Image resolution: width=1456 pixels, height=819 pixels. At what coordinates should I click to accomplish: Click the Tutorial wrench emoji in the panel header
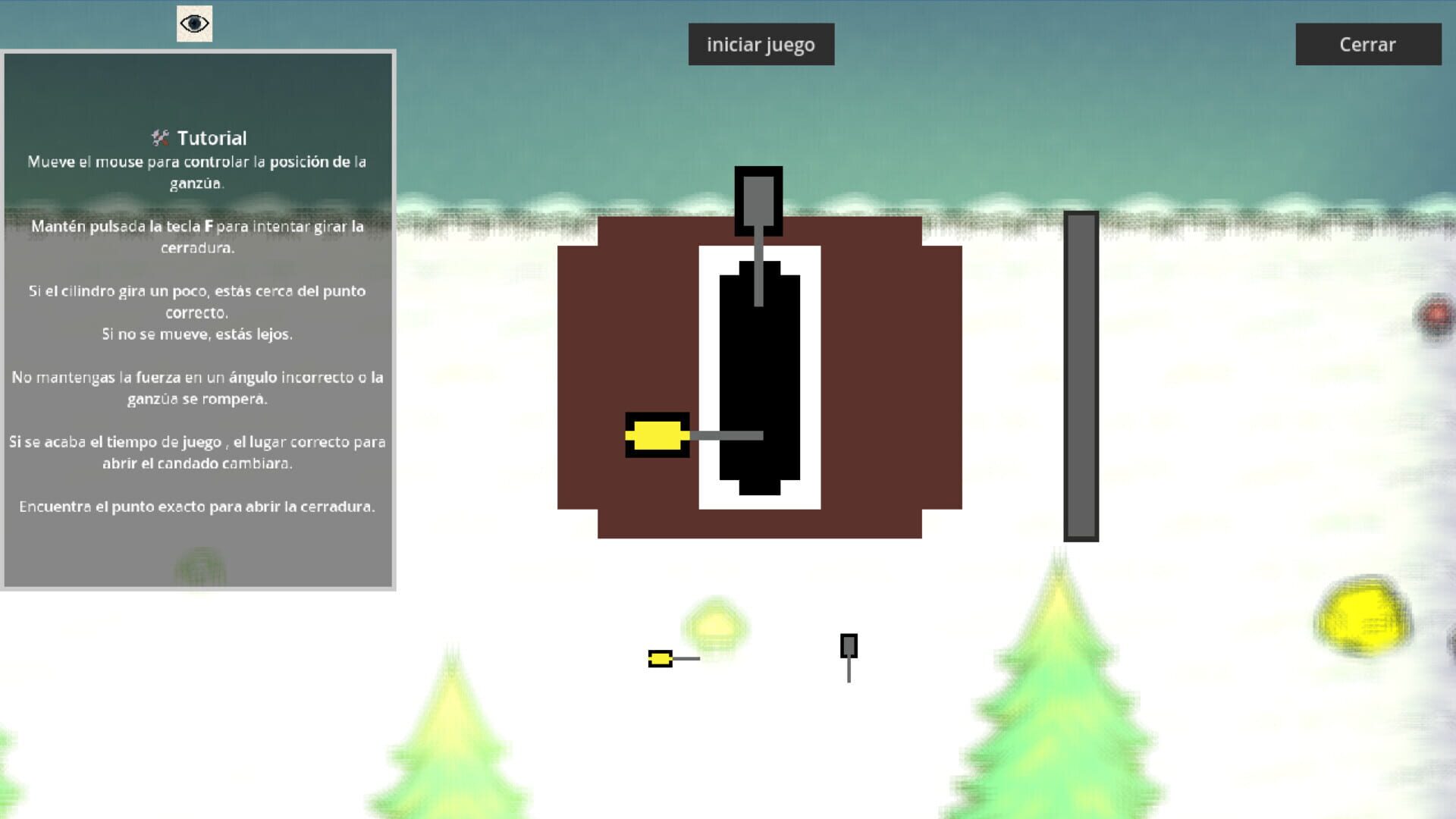coord(158,138)
